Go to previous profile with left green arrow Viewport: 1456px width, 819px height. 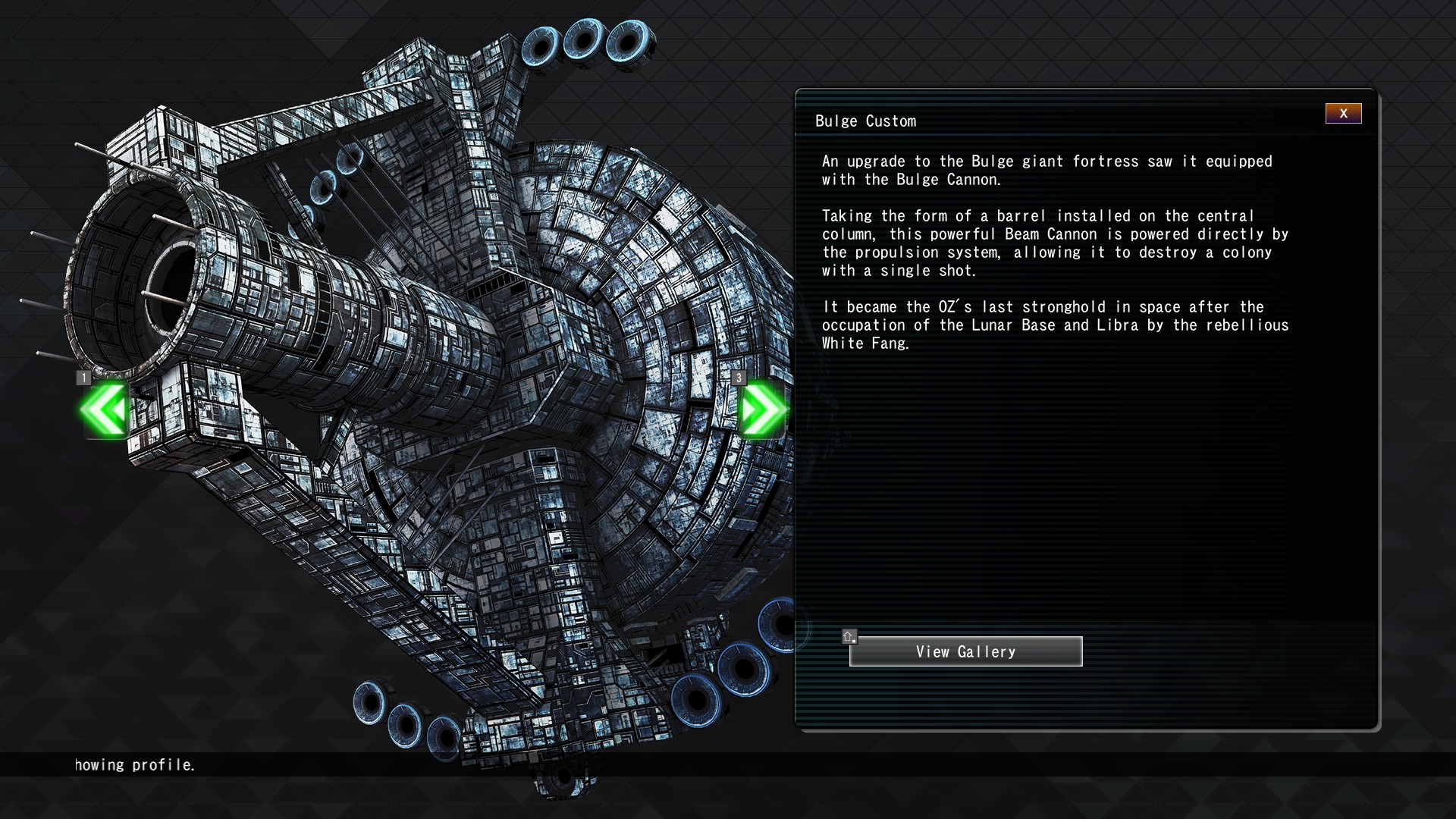(105, 409)
